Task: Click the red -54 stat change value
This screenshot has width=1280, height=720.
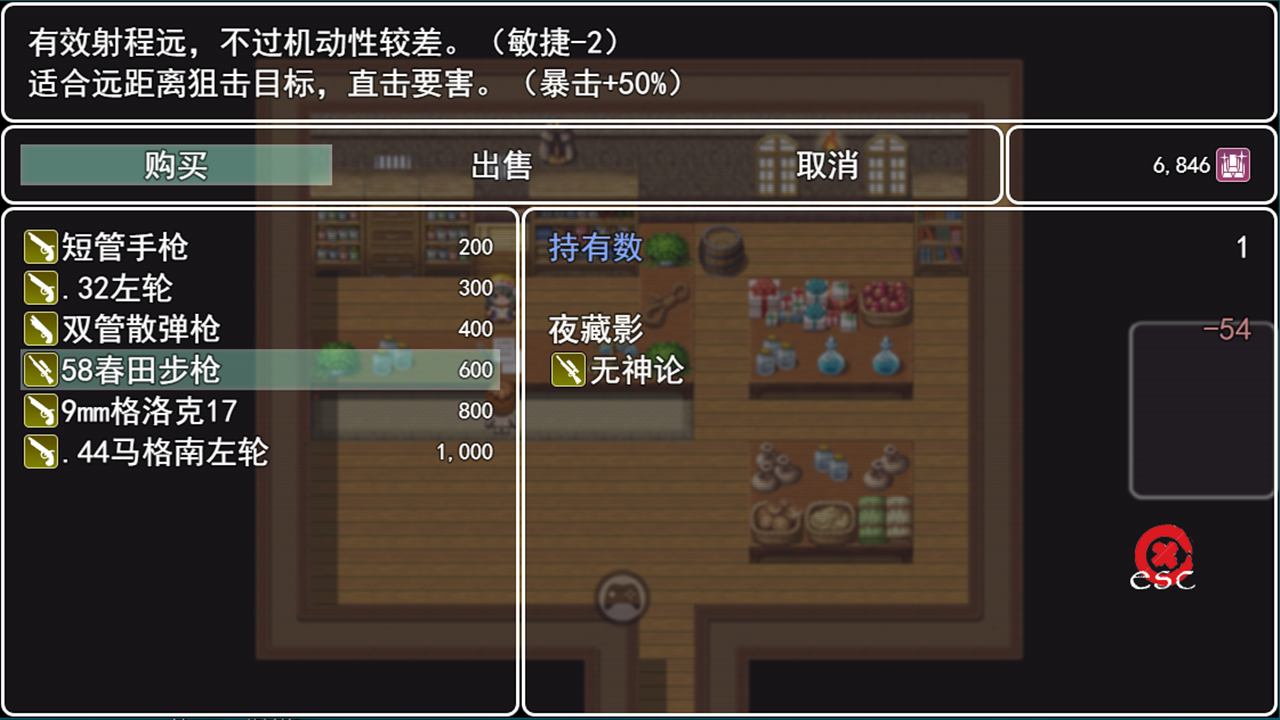Action: [1229, 330]
